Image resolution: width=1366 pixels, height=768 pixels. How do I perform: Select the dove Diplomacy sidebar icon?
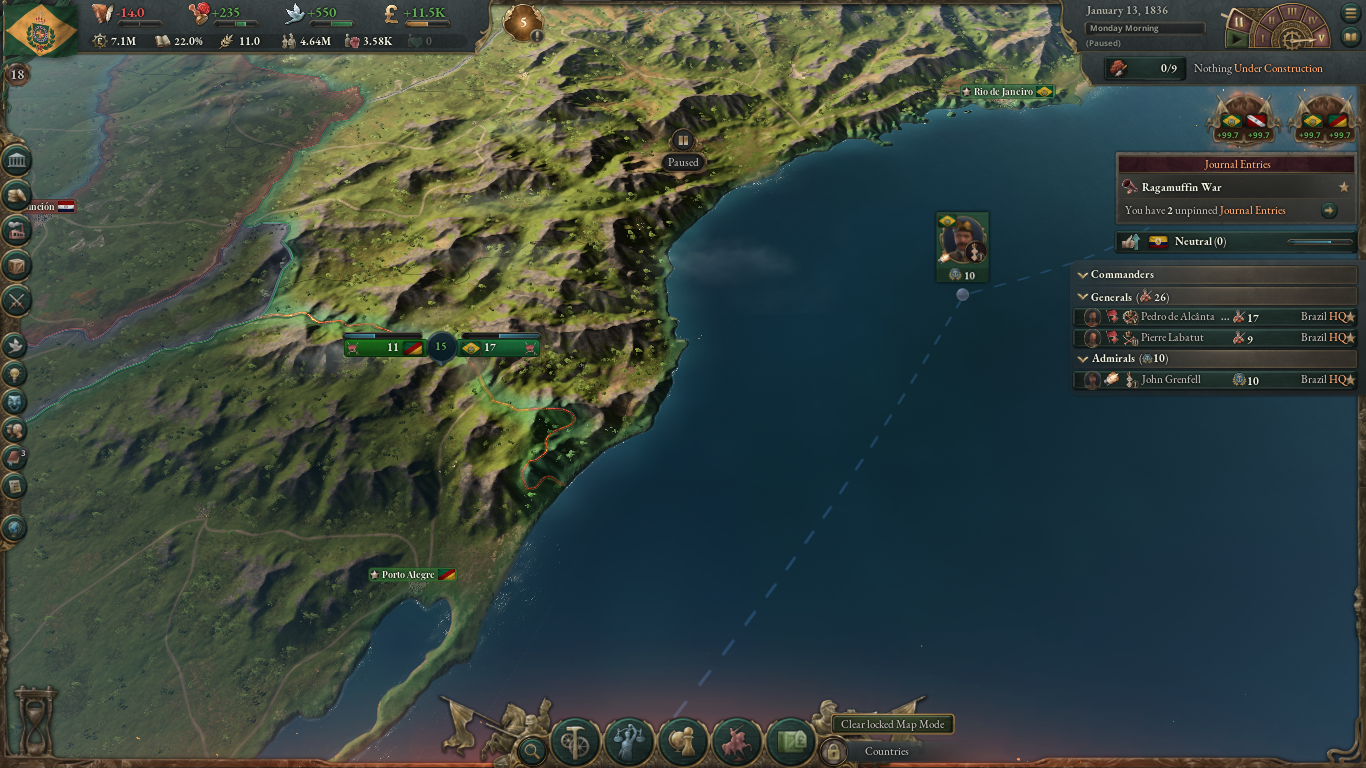(14, 345)
